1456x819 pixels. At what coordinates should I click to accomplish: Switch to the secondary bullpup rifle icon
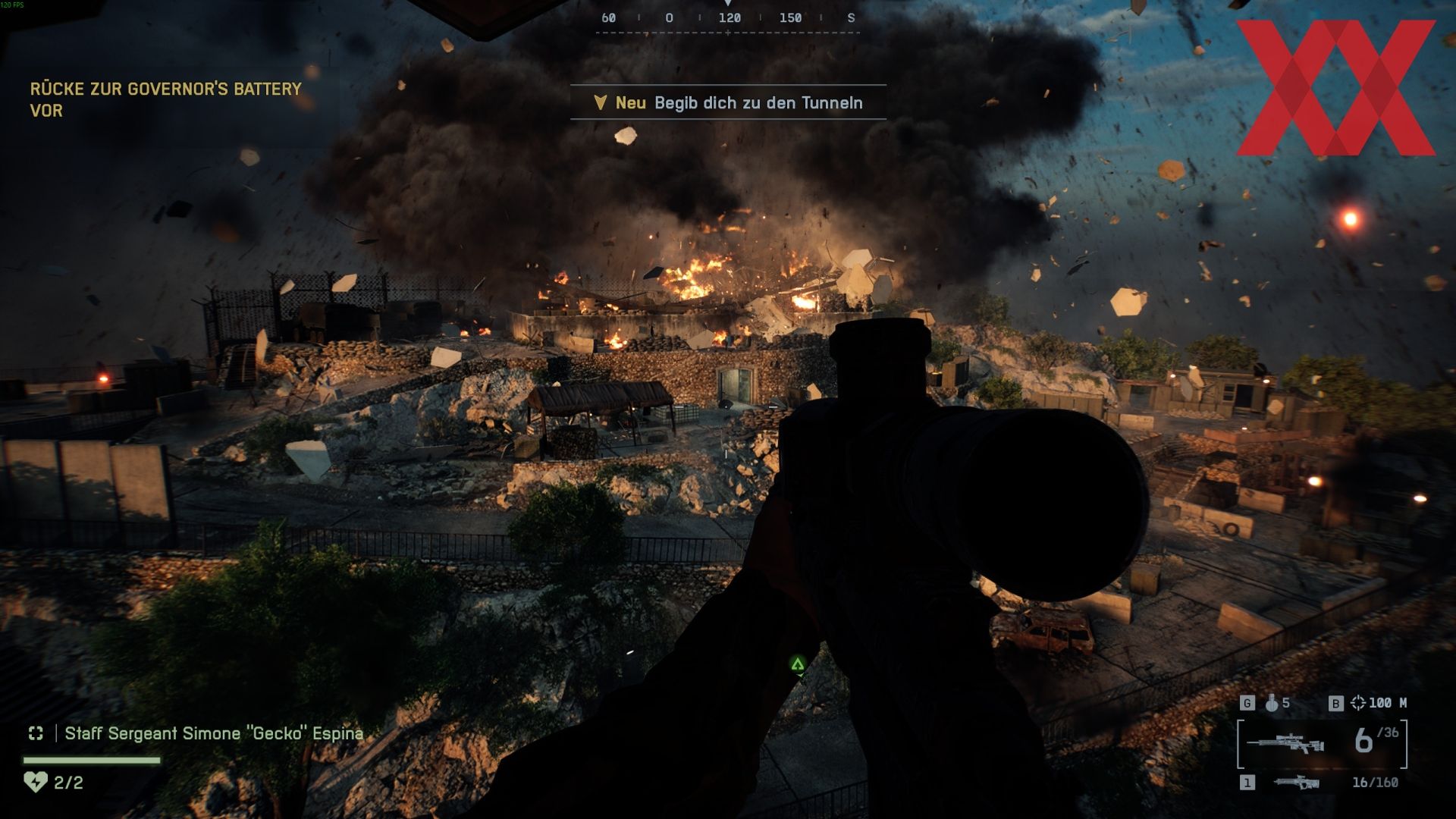tap(1296, 783)
